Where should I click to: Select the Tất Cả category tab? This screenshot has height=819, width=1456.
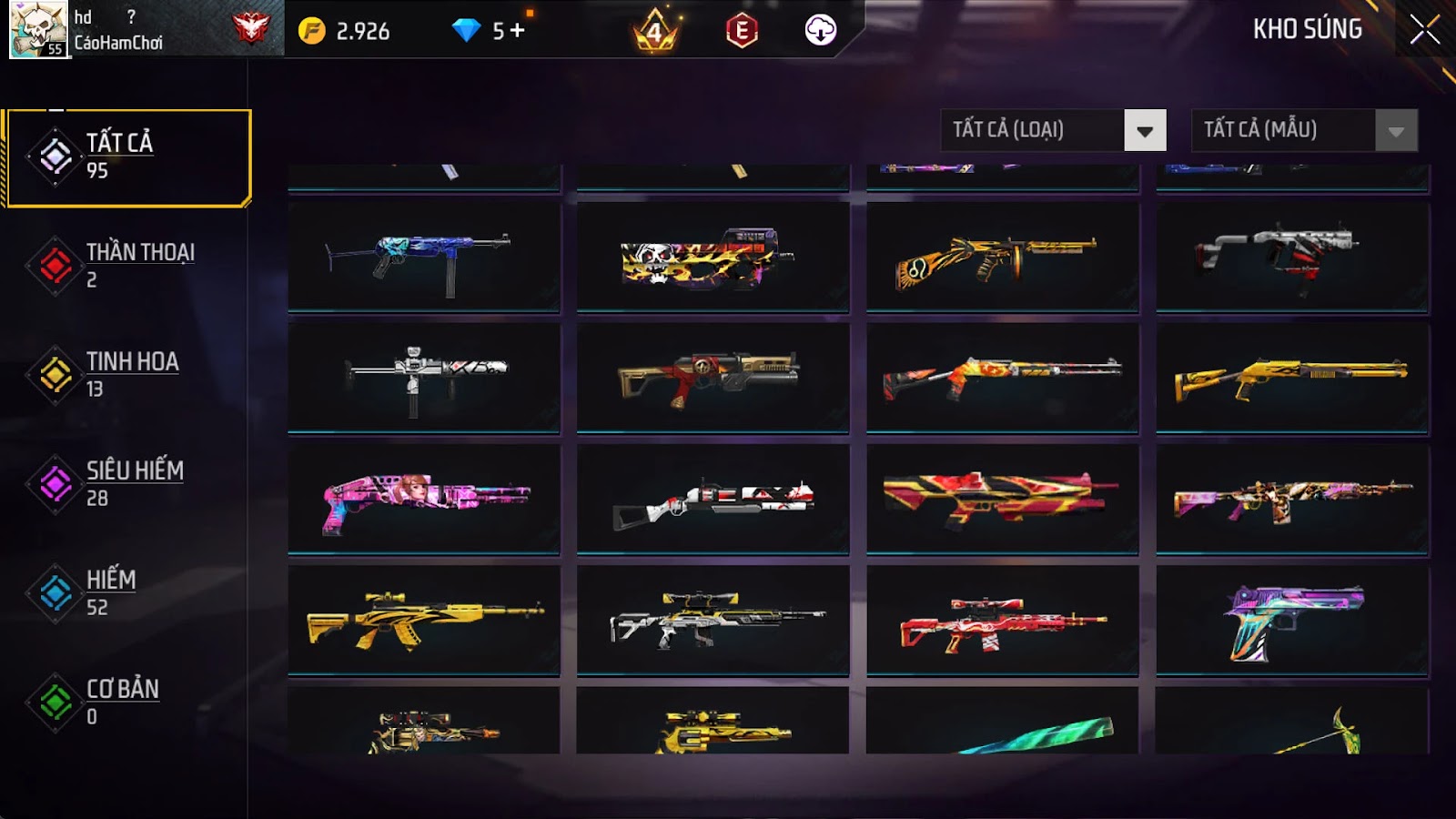[x=128, y=157]
